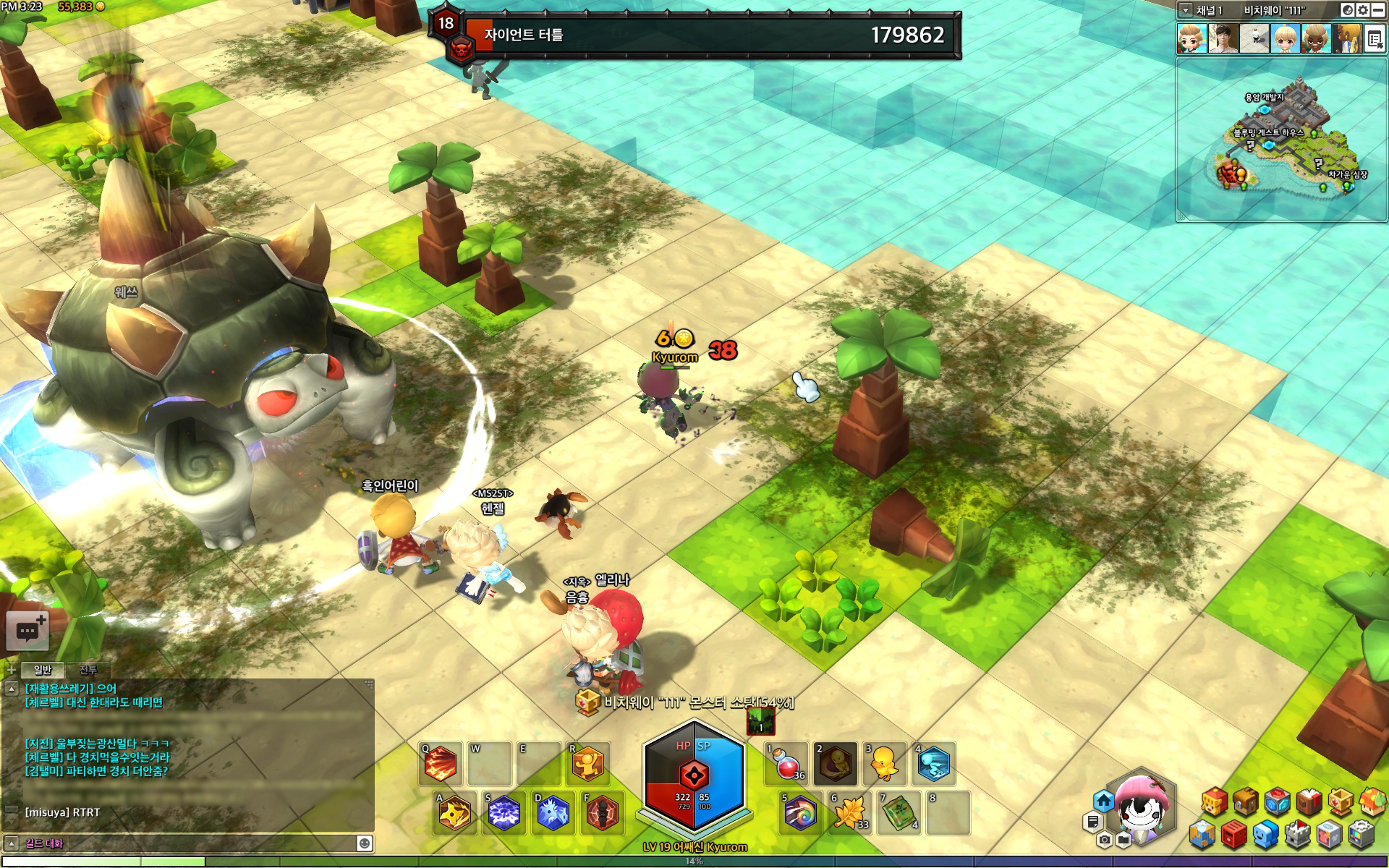The image size is (1389, 868).
Task: Use the golden maple leaf item
Action: point(850,813)
